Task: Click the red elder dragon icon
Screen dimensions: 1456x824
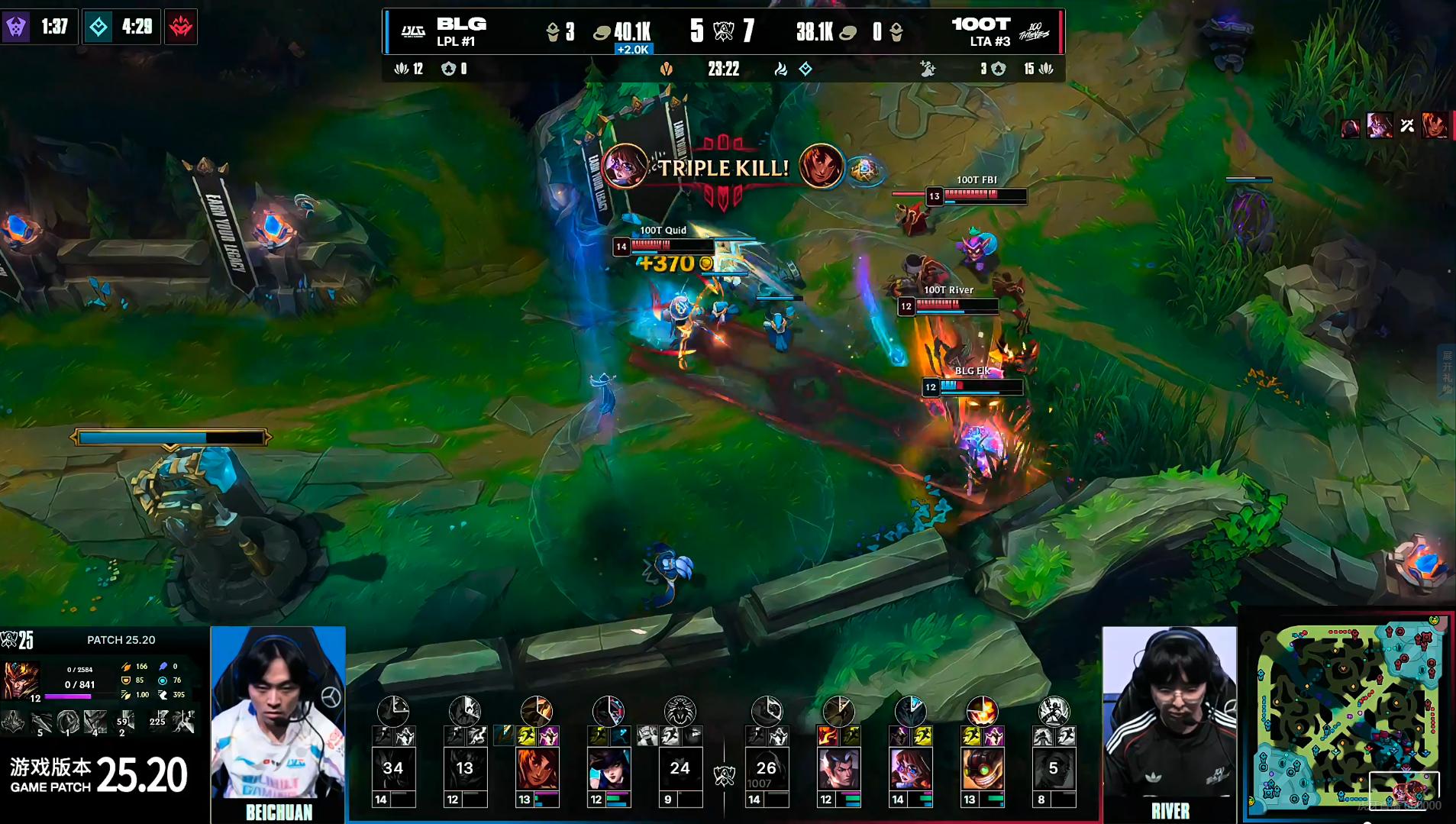Action: click(x=181, y=27)
